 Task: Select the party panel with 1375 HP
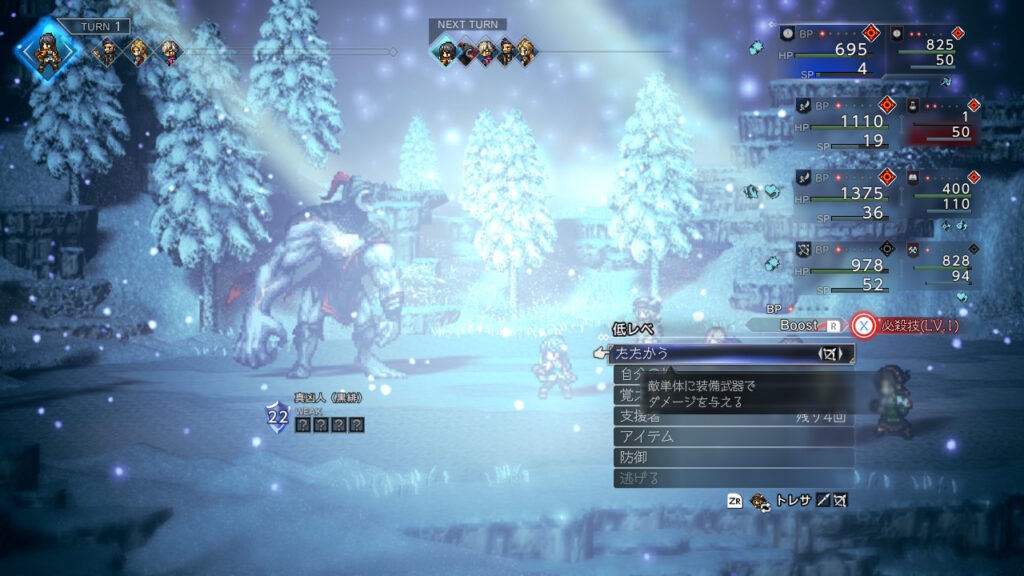click(840, 196)
